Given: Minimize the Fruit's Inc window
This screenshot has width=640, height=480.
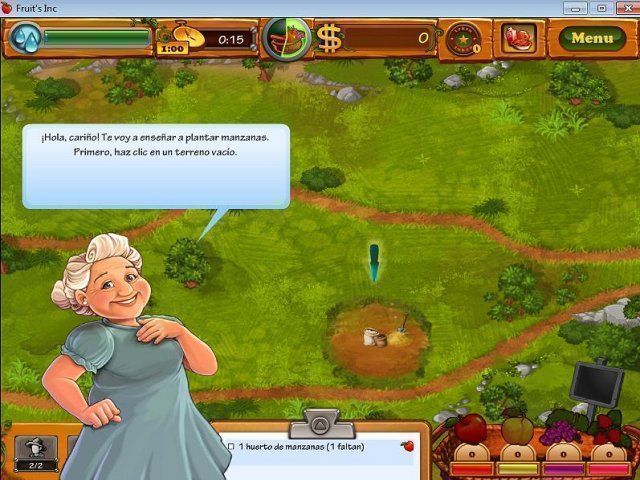Looking at the screenshot, I should coord(574,8).
